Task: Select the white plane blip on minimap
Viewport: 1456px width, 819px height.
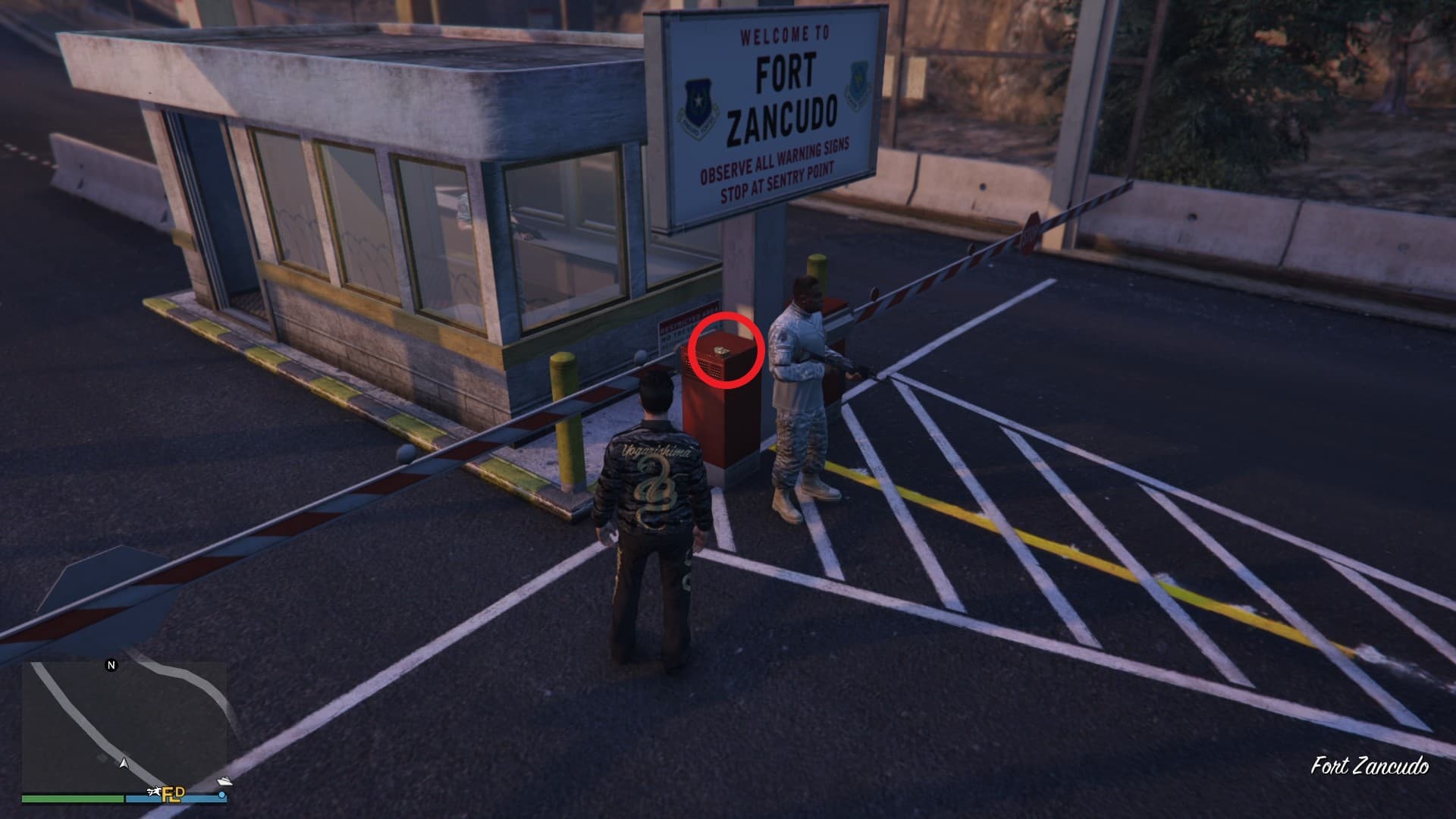Action: click(x=156, y=792)
